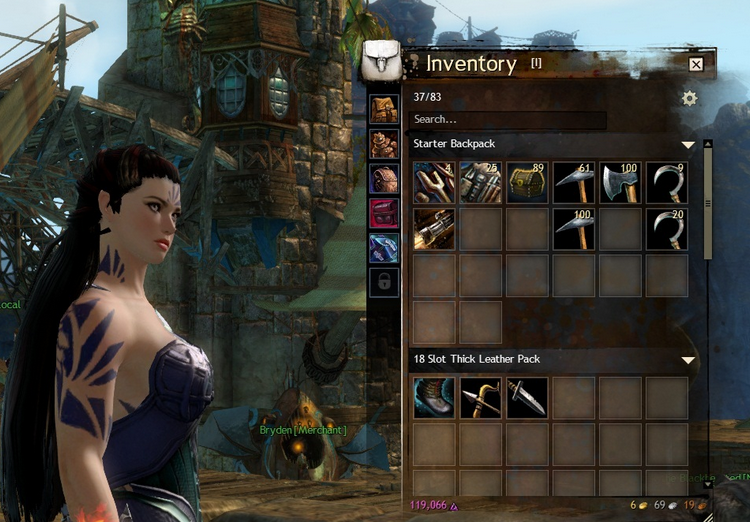This screenshot has width=750, height=522.
Task: Select the dagger item slot
Action: (x=527, y=397)
